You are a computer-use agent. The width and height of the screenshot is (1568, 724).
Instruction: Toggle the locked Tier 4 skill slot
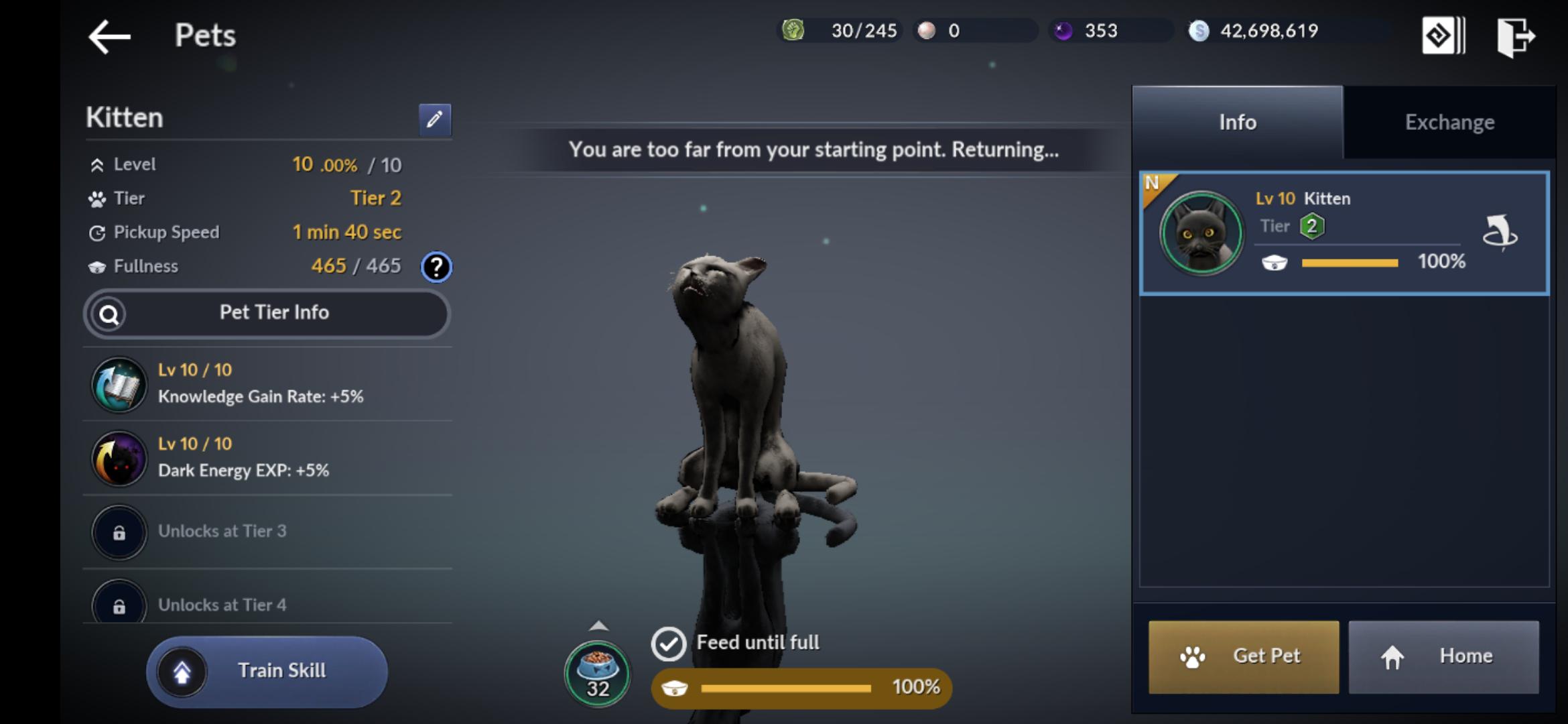(x=119, y=605)
